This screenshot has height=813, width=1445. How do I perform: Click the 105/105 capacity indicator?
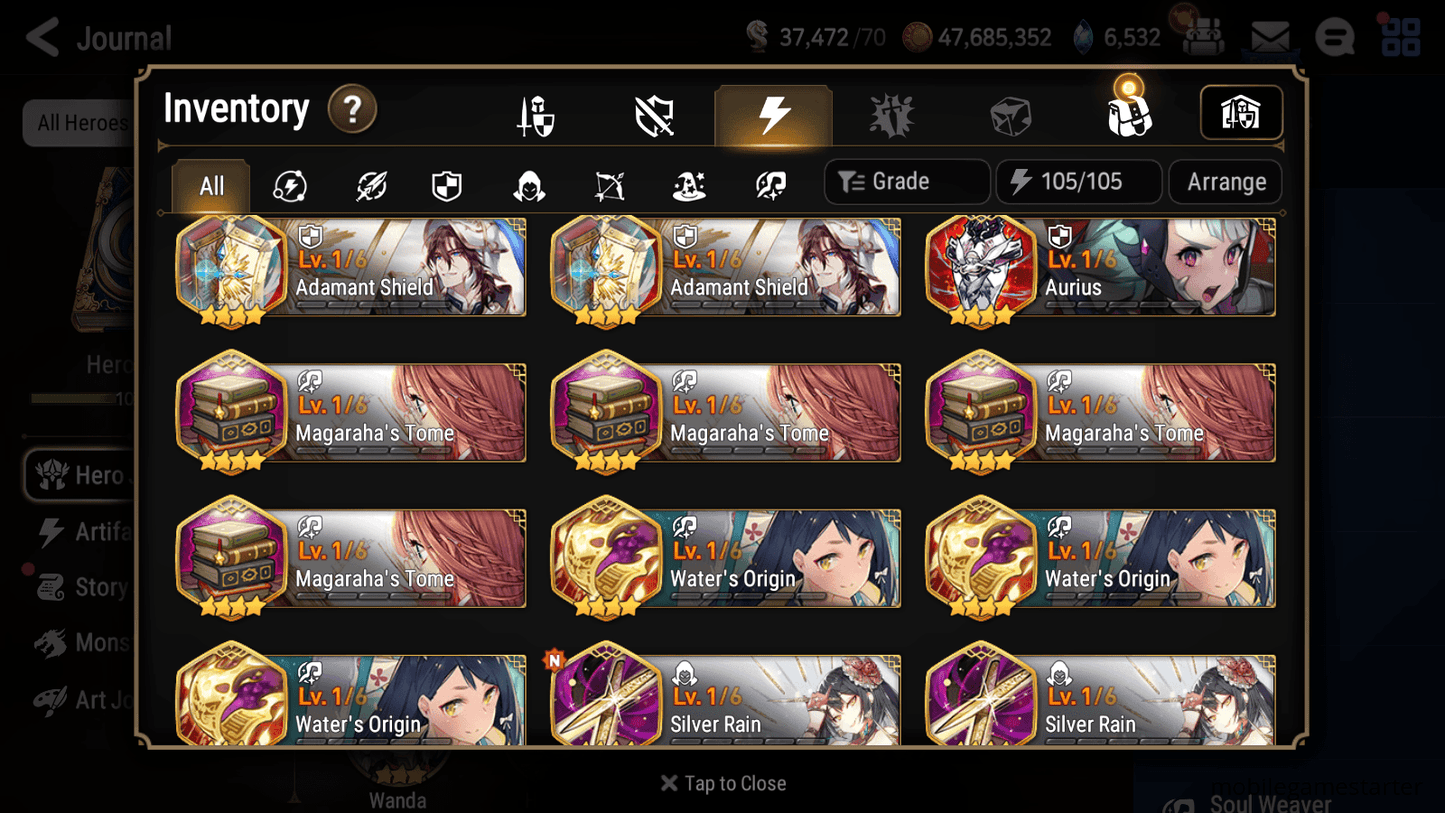coord(1078,181)
